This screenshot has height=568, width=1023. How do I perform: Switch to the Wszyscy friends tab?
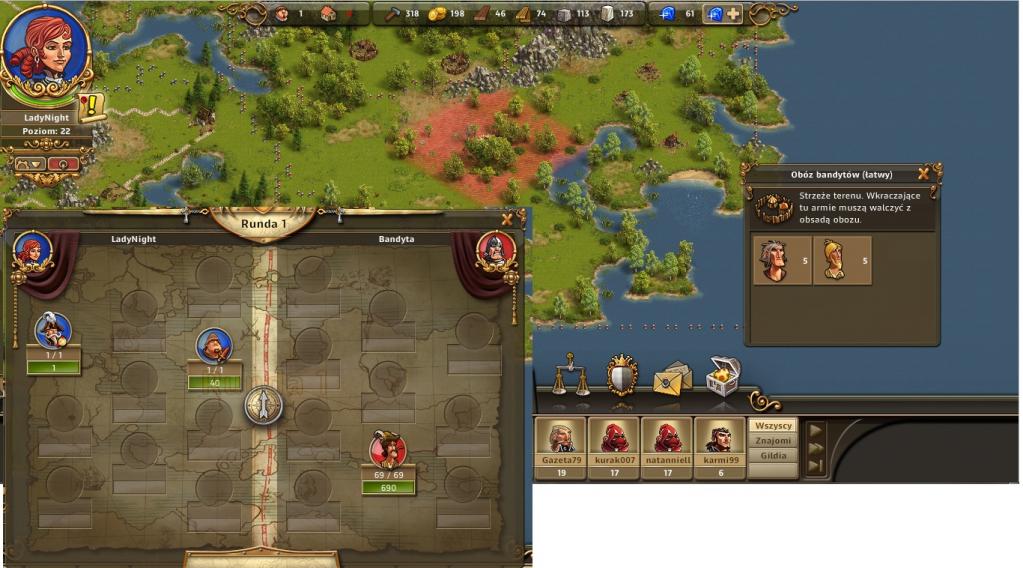(774, 425)
